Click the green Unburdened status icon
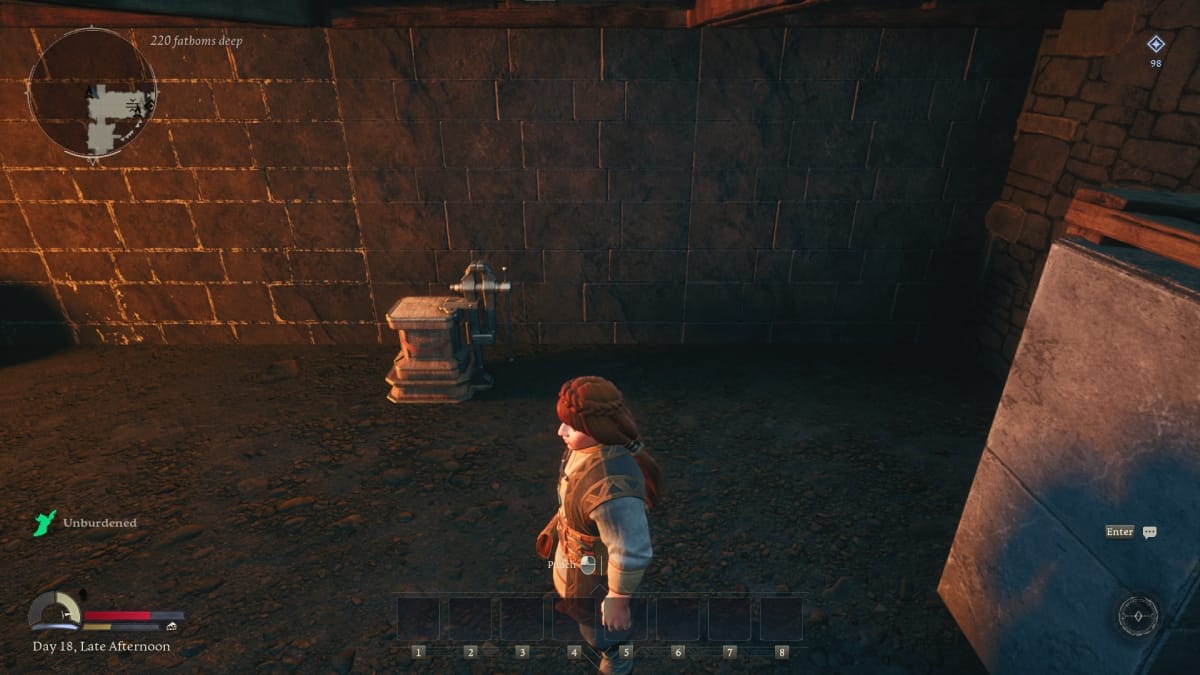 click(x=45, y=523)
